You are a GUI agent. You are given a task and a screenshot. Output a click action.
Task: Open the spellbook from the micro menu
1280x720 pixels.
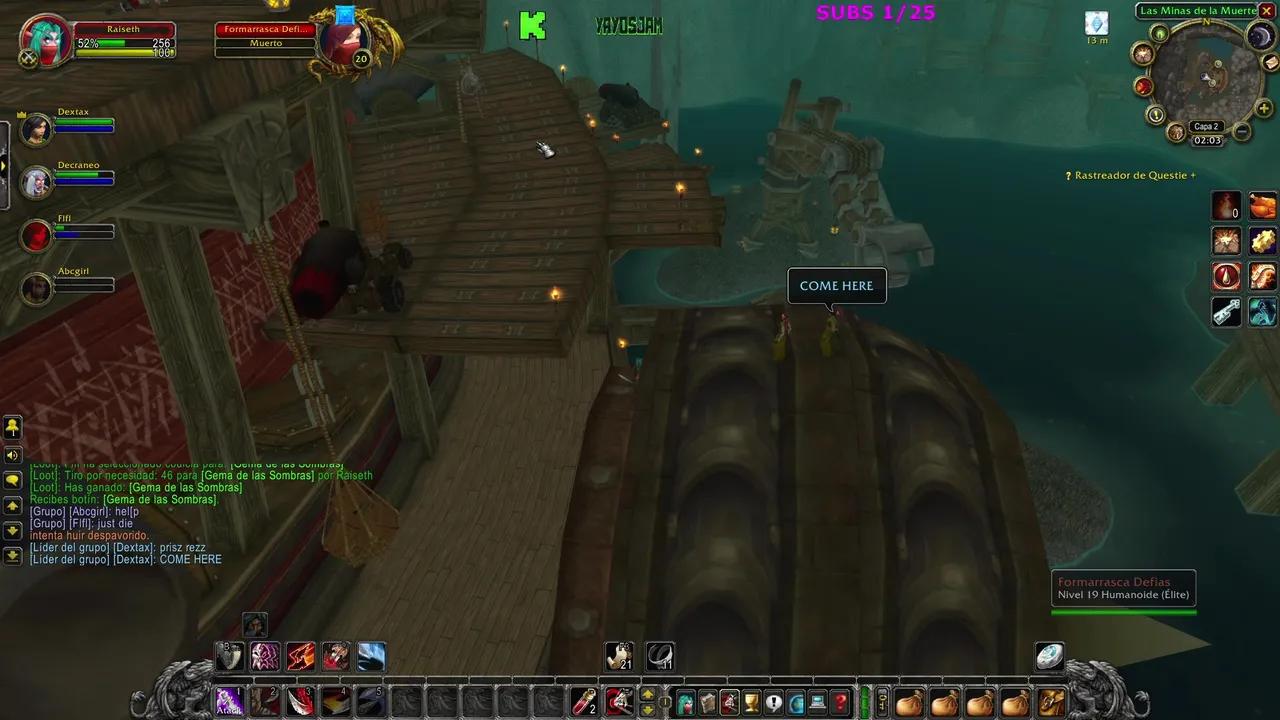pyautogui.click(x=707, y=701)
